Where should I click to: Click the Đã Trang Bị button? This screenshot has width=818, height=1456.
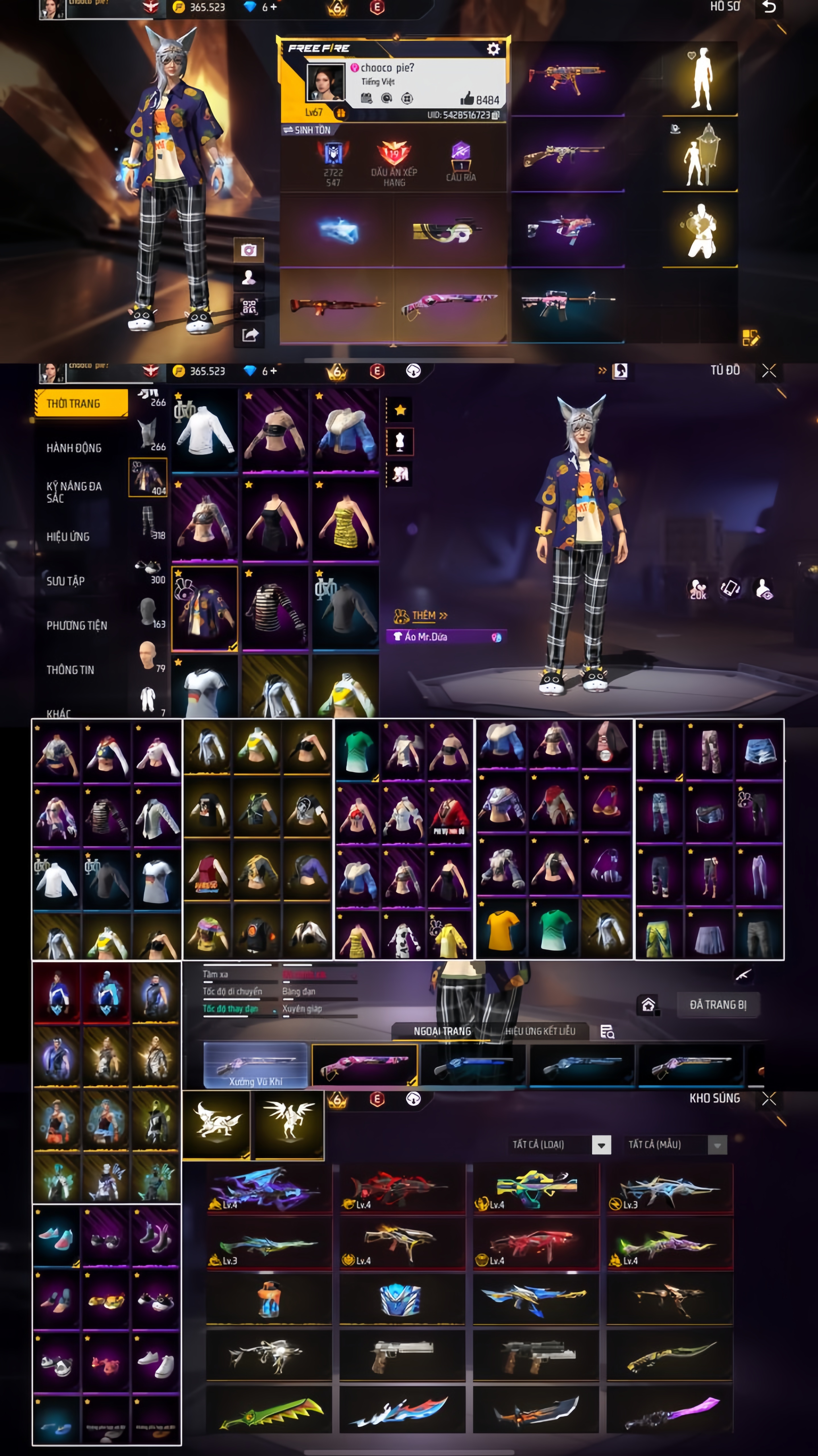click(x=718, y=1005)
